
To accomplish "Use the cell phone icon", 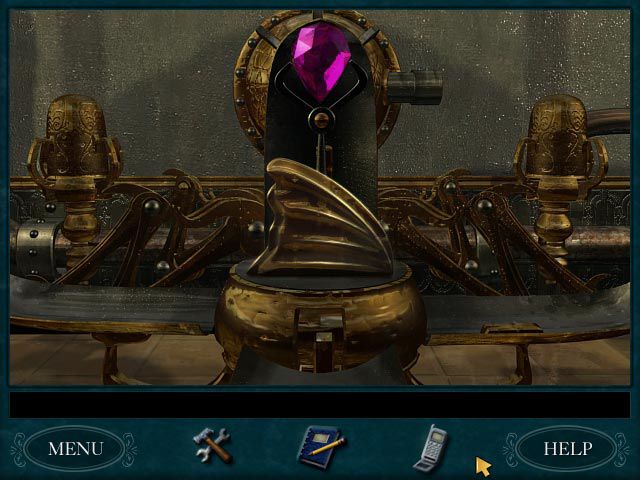I will coord(431,444).
